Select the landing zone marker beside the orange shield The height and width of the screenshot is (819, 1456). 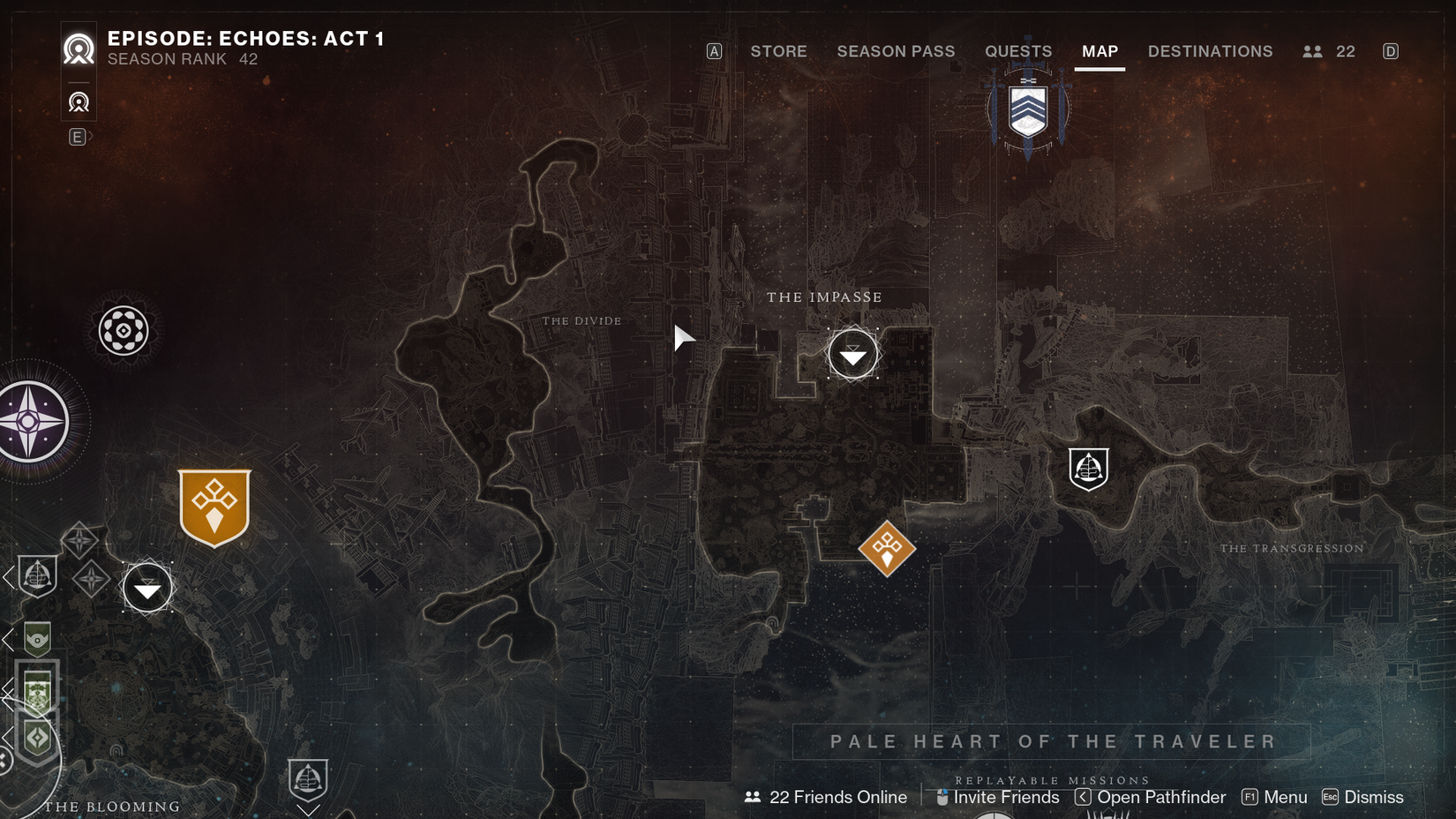(x=147, y=588)
